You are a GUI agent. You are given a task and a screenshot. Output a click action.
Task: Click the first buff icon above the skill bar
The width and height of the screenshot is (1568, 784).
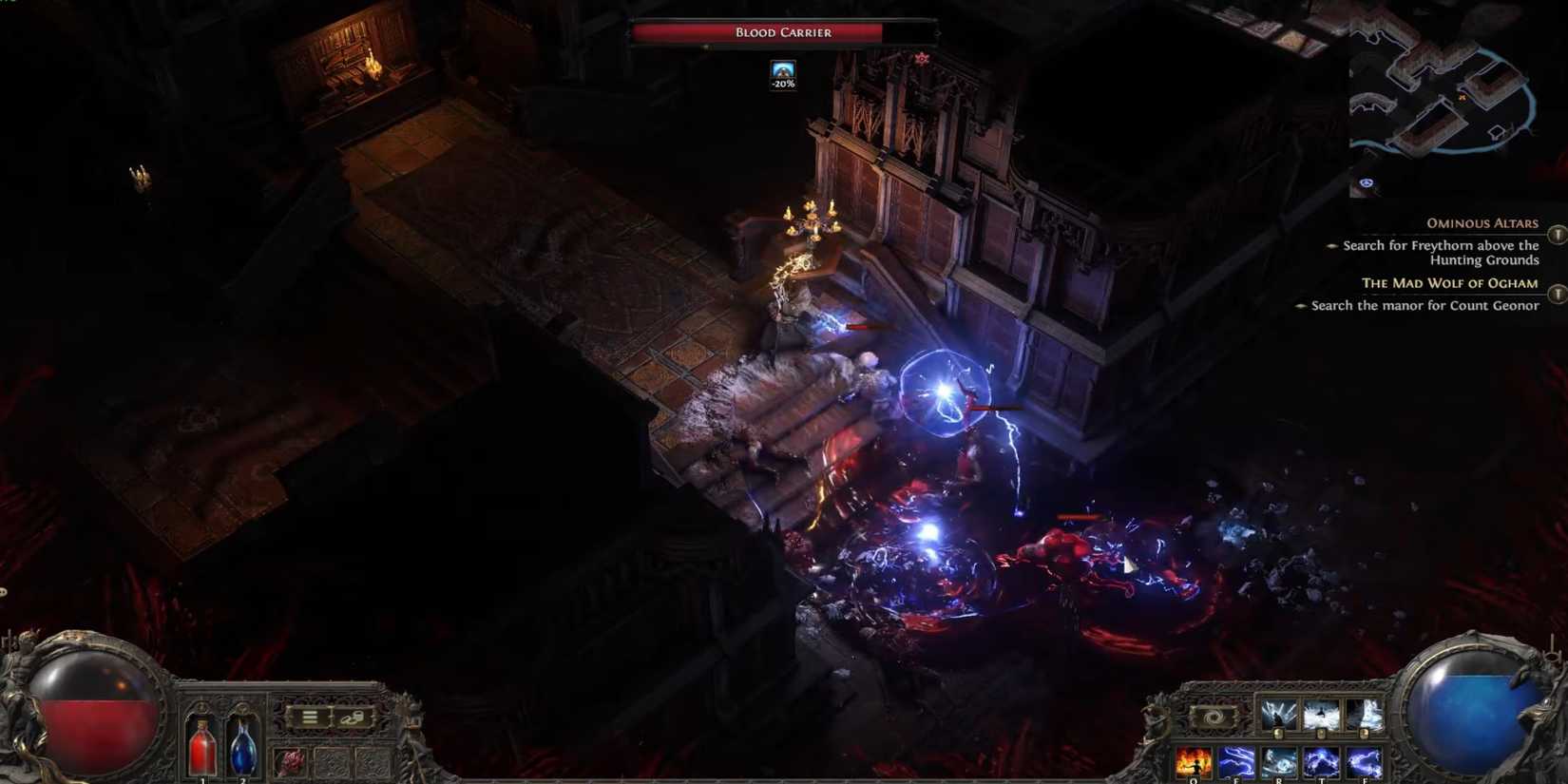(1279, 713)
